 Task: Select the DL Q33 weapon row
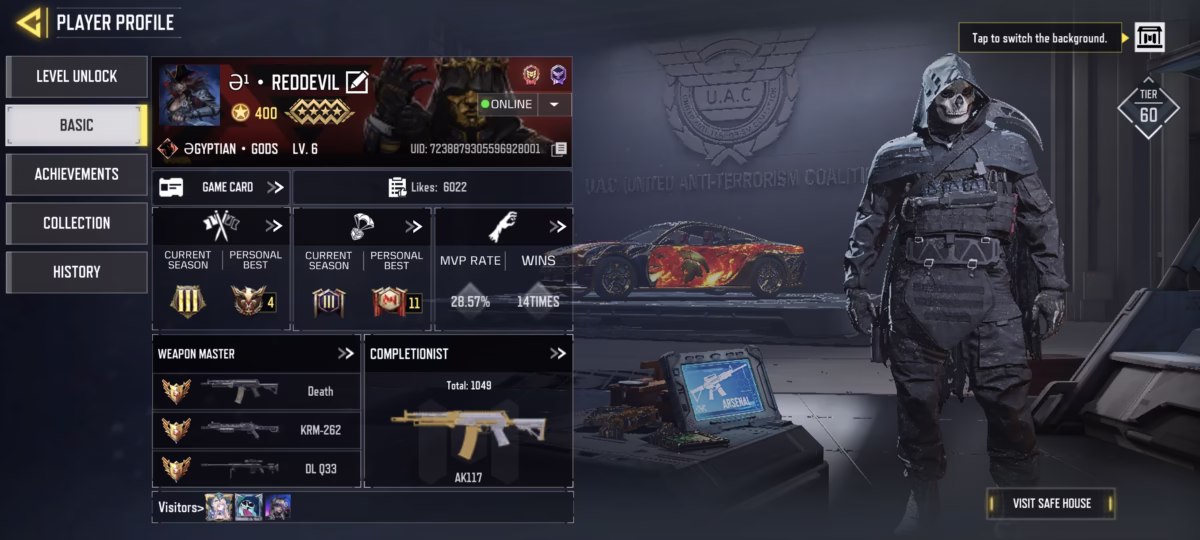[256, 467]
